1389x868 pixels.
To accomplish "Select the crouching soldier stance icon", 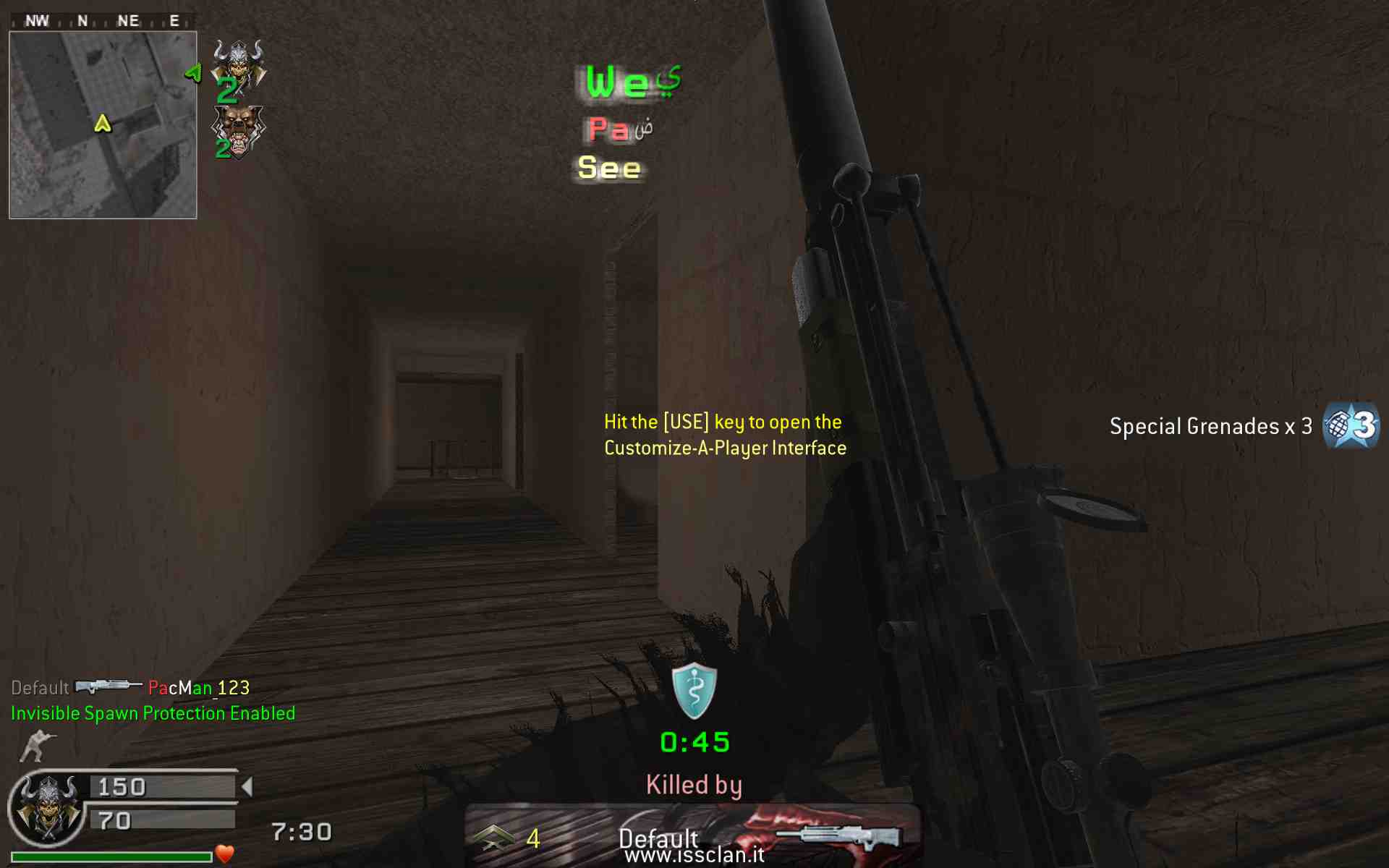I will [36, 746].
